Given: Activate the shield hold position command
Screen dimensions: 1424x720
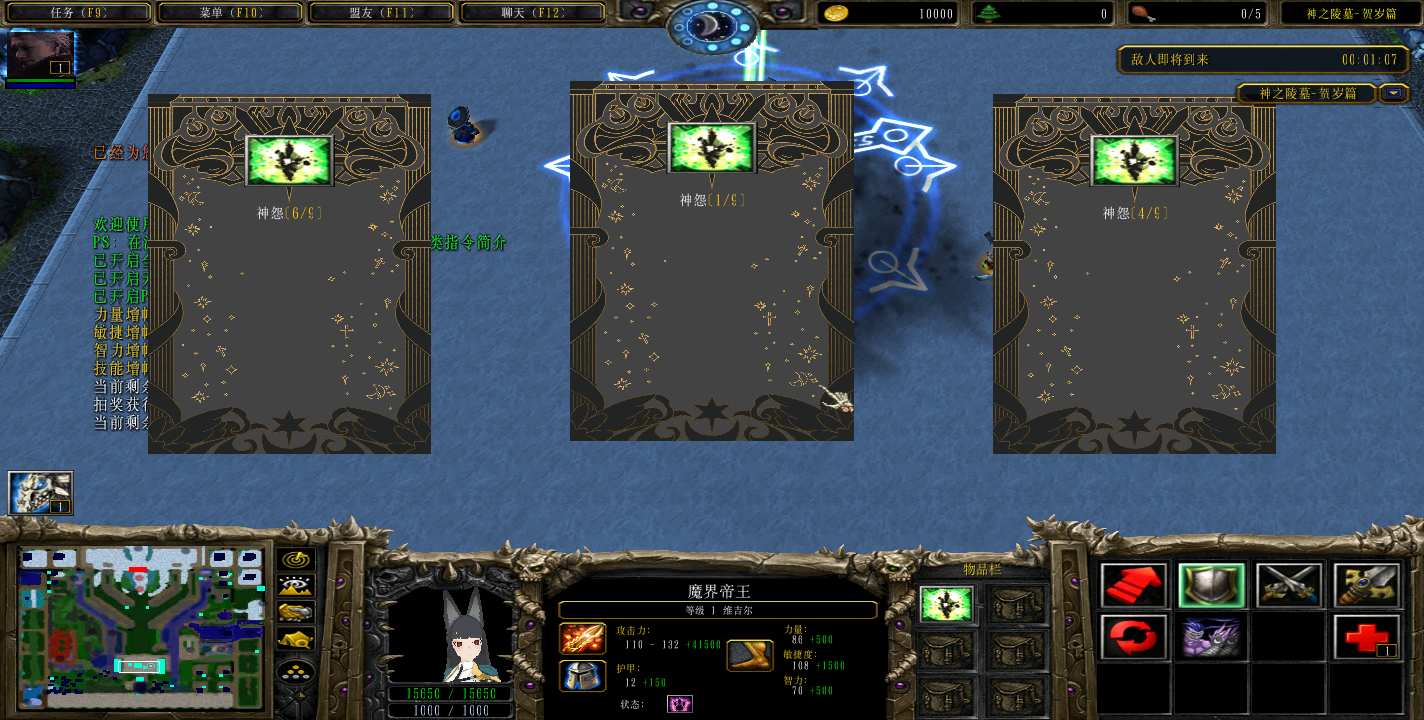Looking at the screenshot, I should pos(1211,585).
